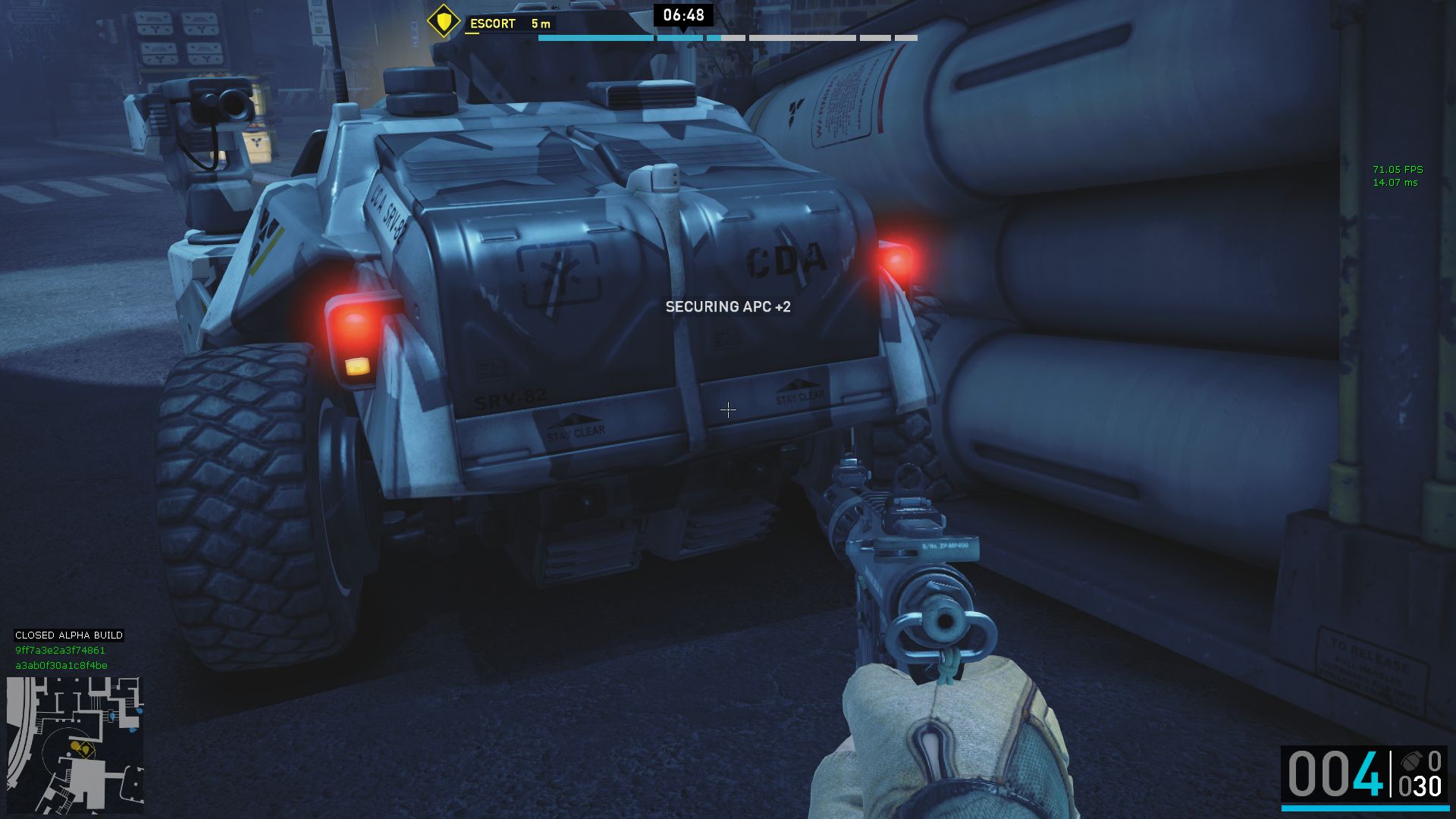Open the minimap
This screenshot has height=819, width=1456.
75,744
